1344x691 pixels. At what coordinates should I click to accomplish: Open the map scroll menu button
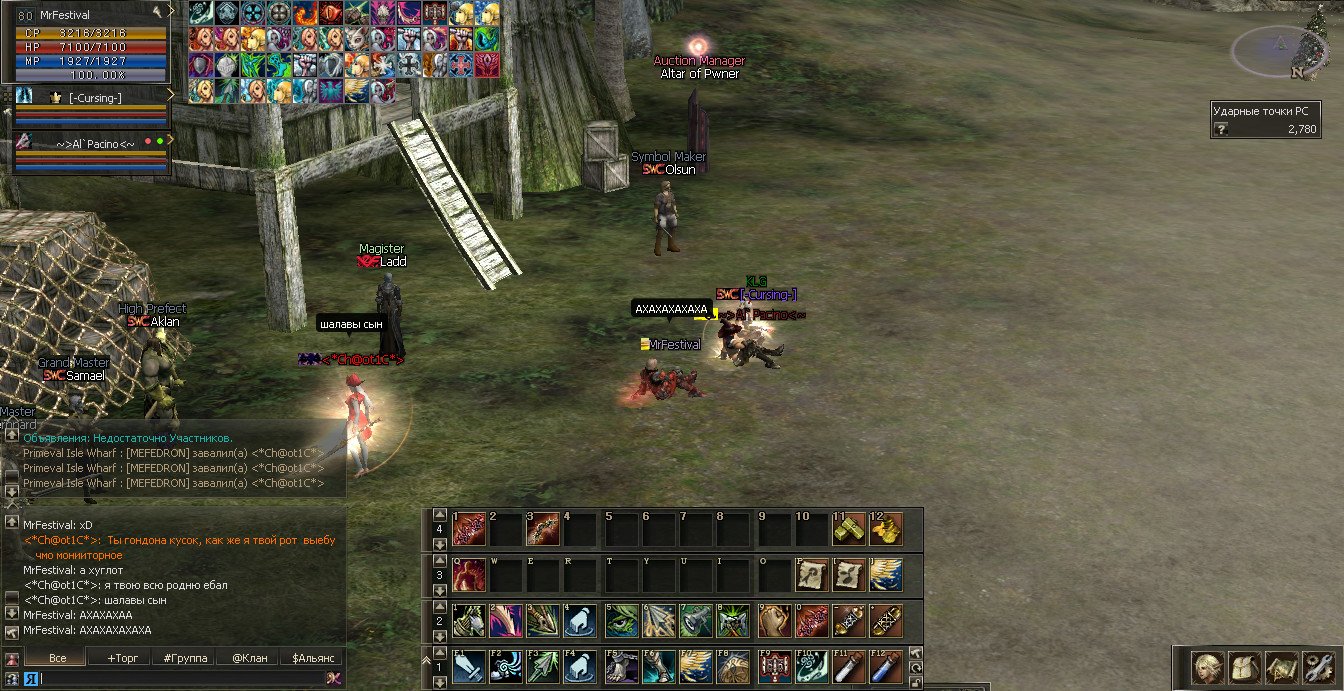pos(1280,668)
